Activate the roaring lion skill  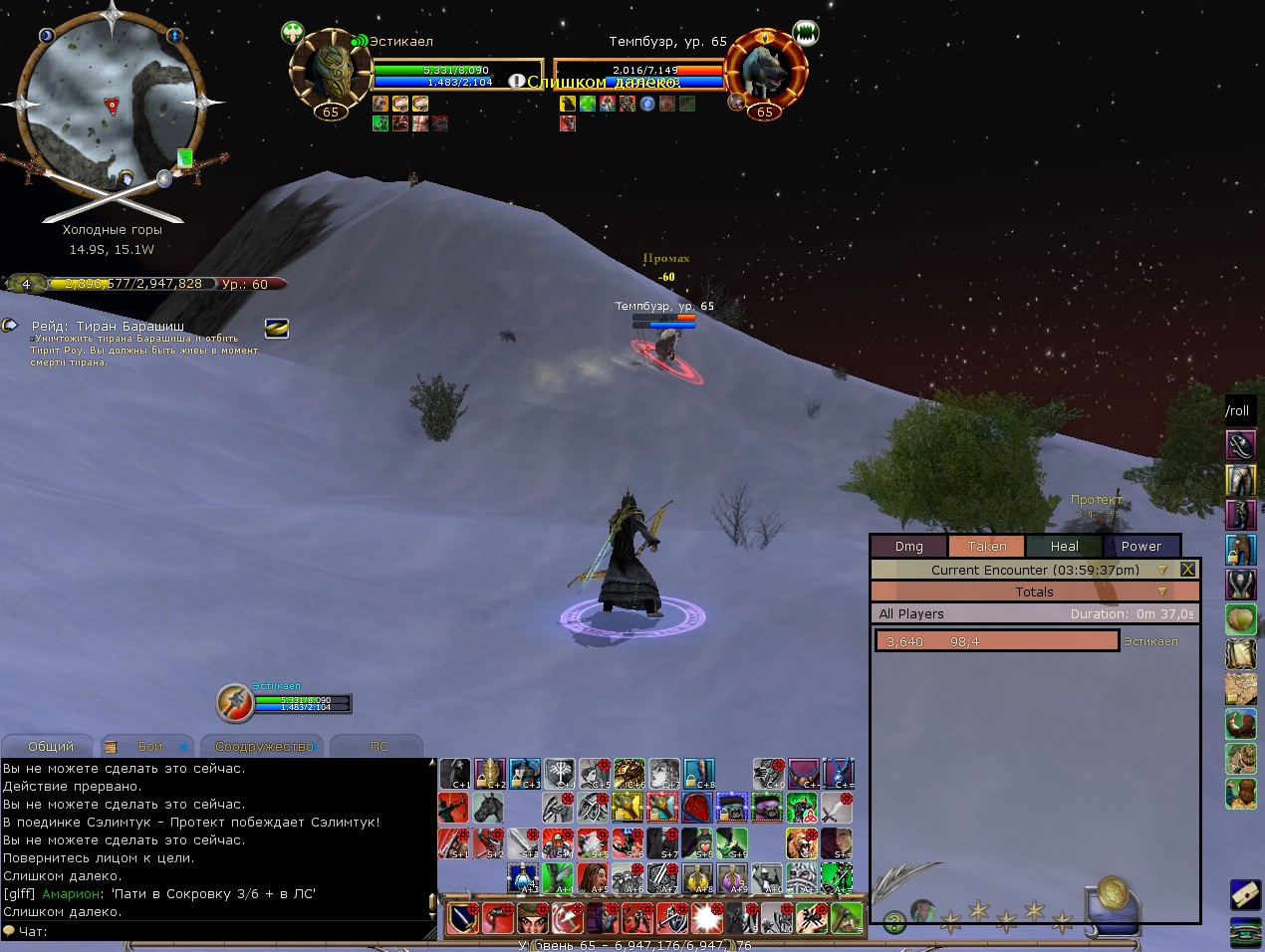pos(802,842)
